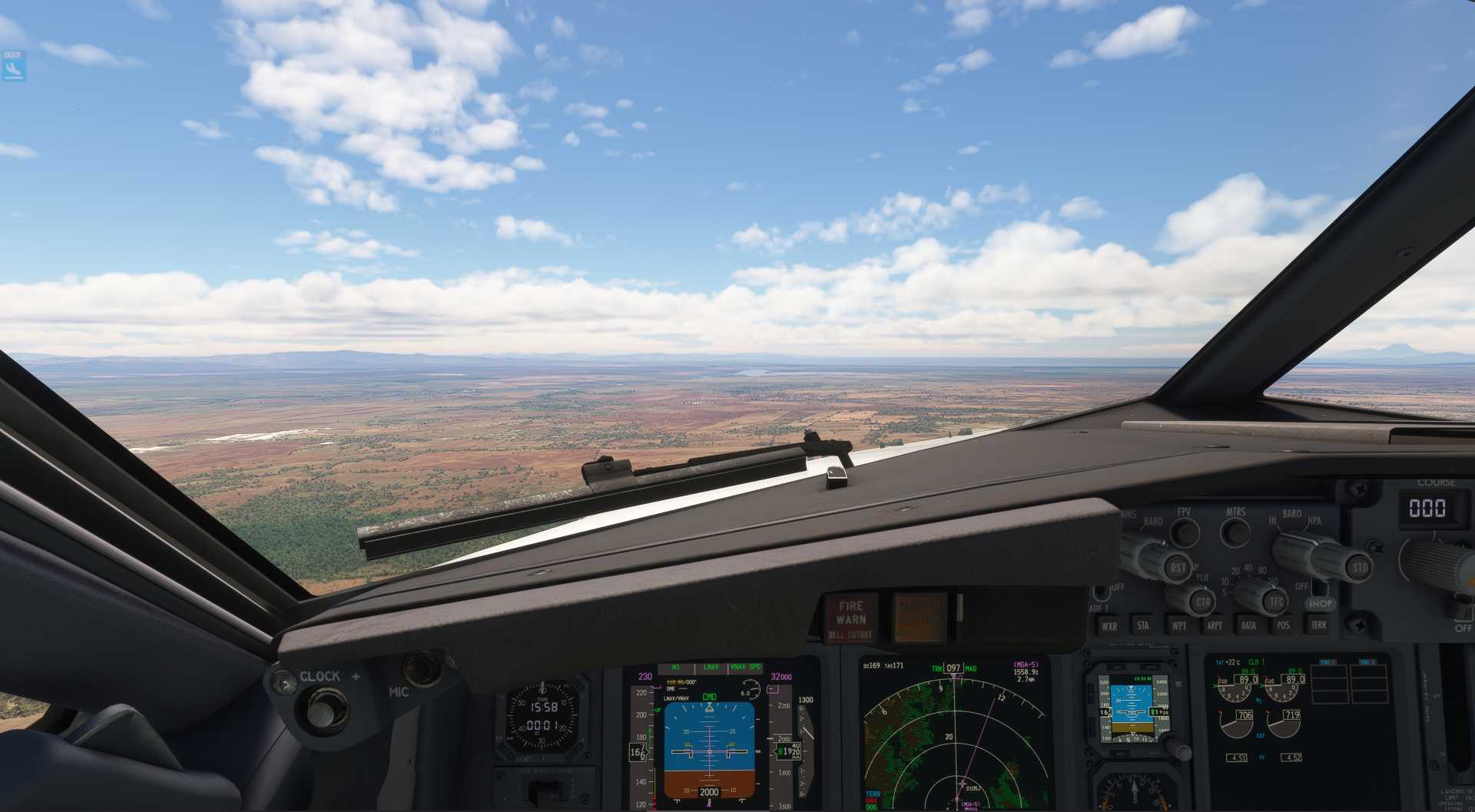Click the standby attitude display
The height and width of the screenshot is (812, 1475).
[1129, 711]
